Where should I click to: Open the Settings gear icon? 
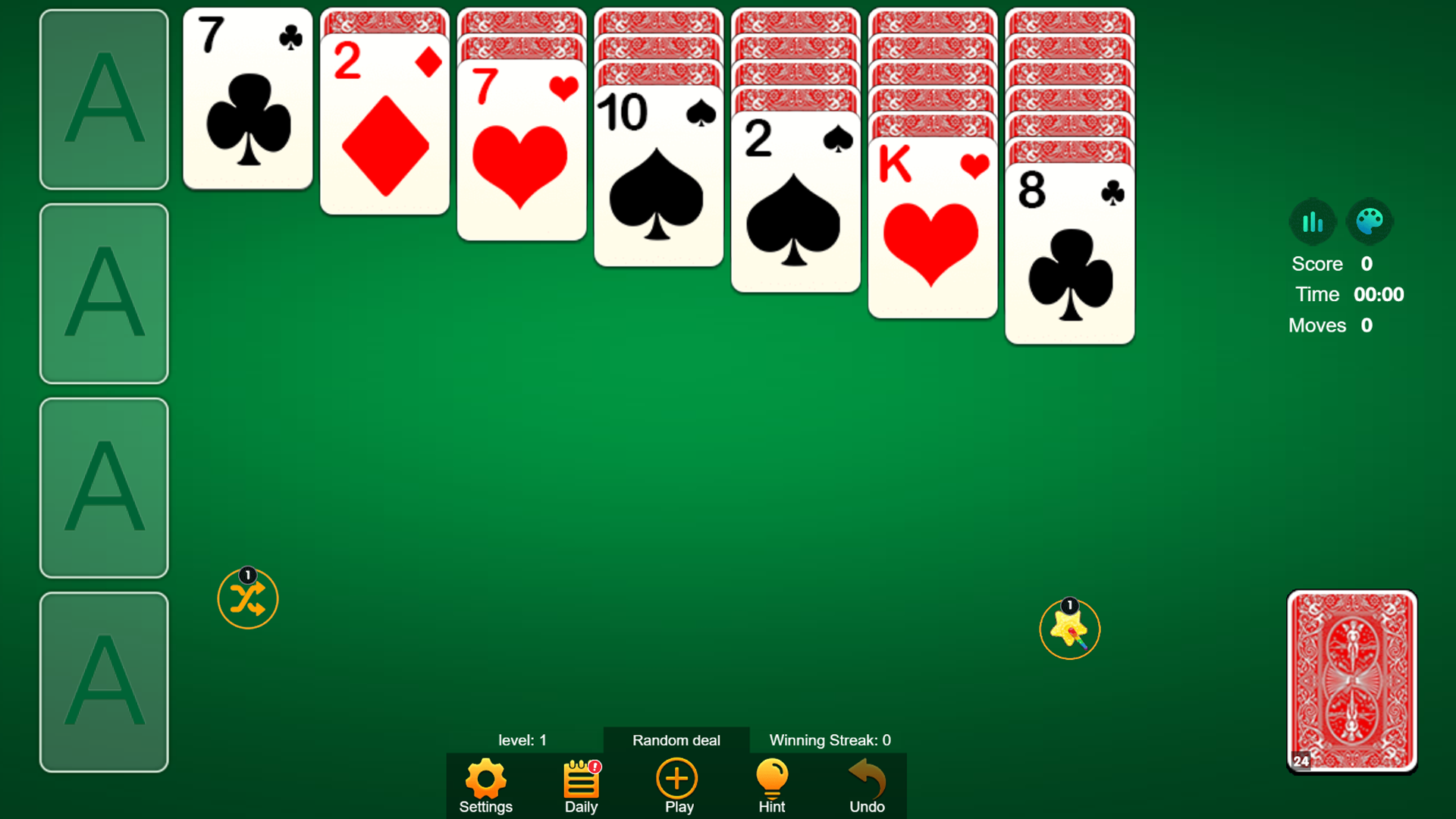tap(485, 780)
